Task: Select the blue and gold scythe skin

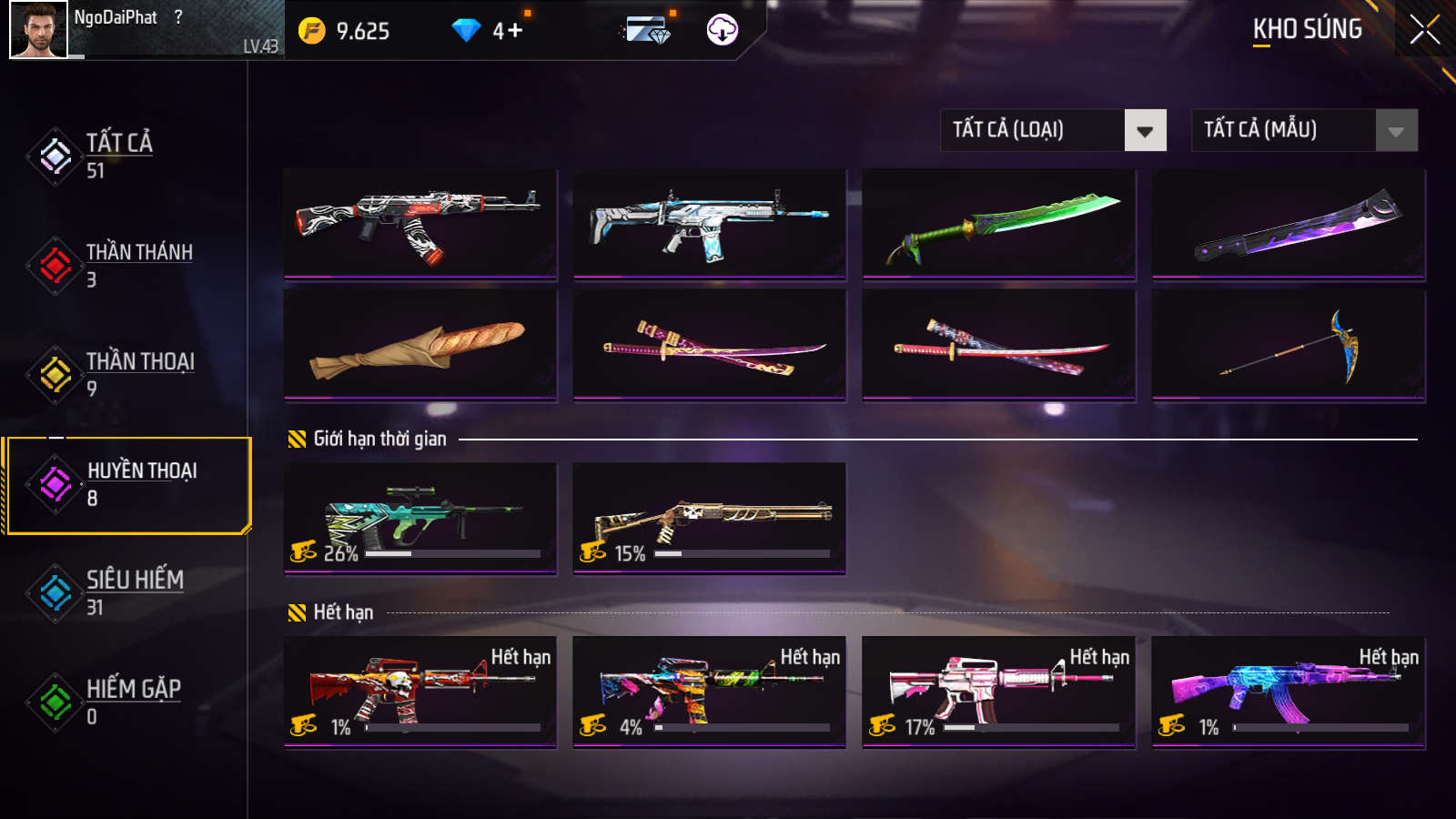Action: 1288,345
